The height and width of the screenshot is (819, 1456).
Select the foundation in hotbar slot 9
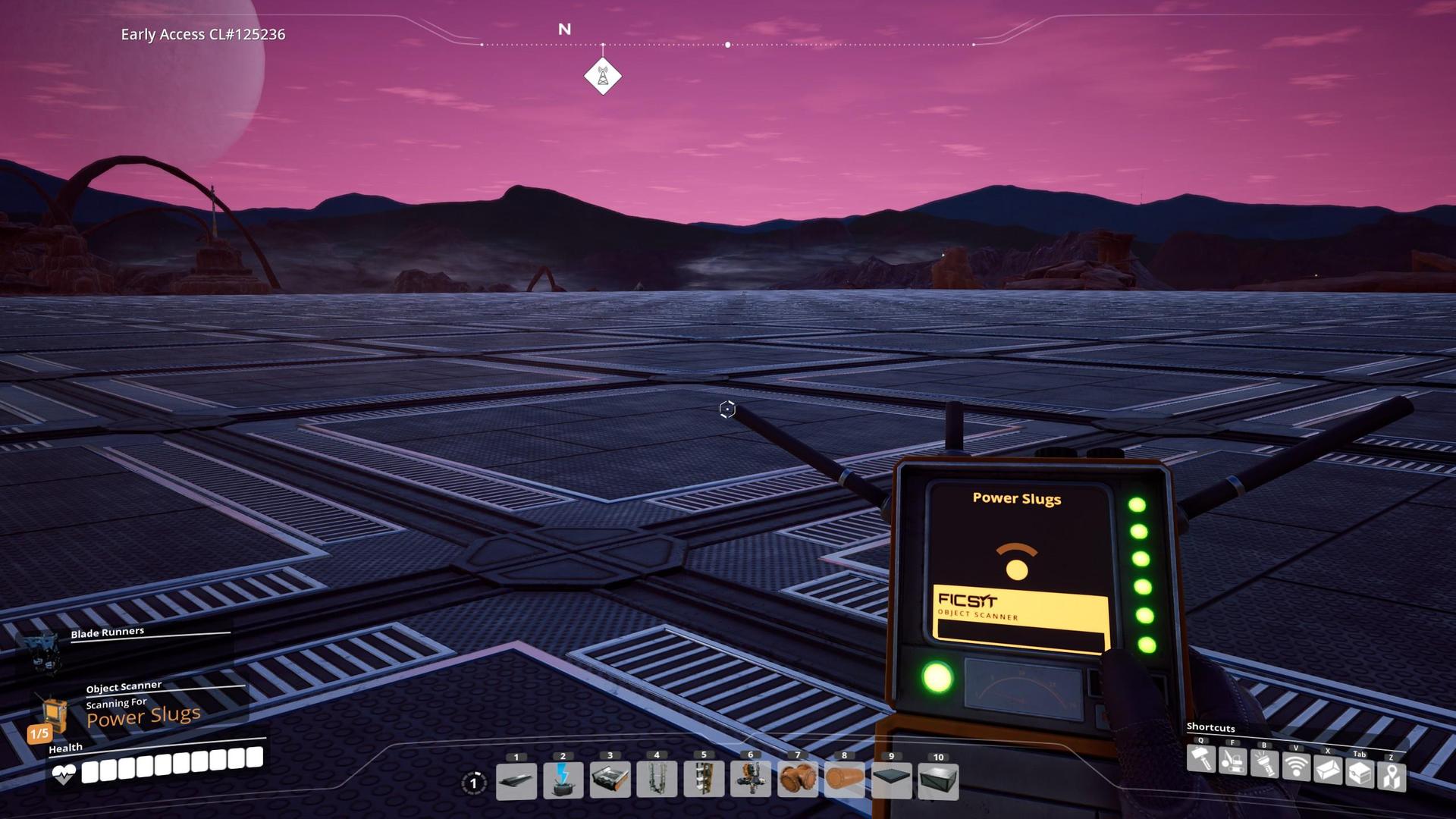[892, 781]
